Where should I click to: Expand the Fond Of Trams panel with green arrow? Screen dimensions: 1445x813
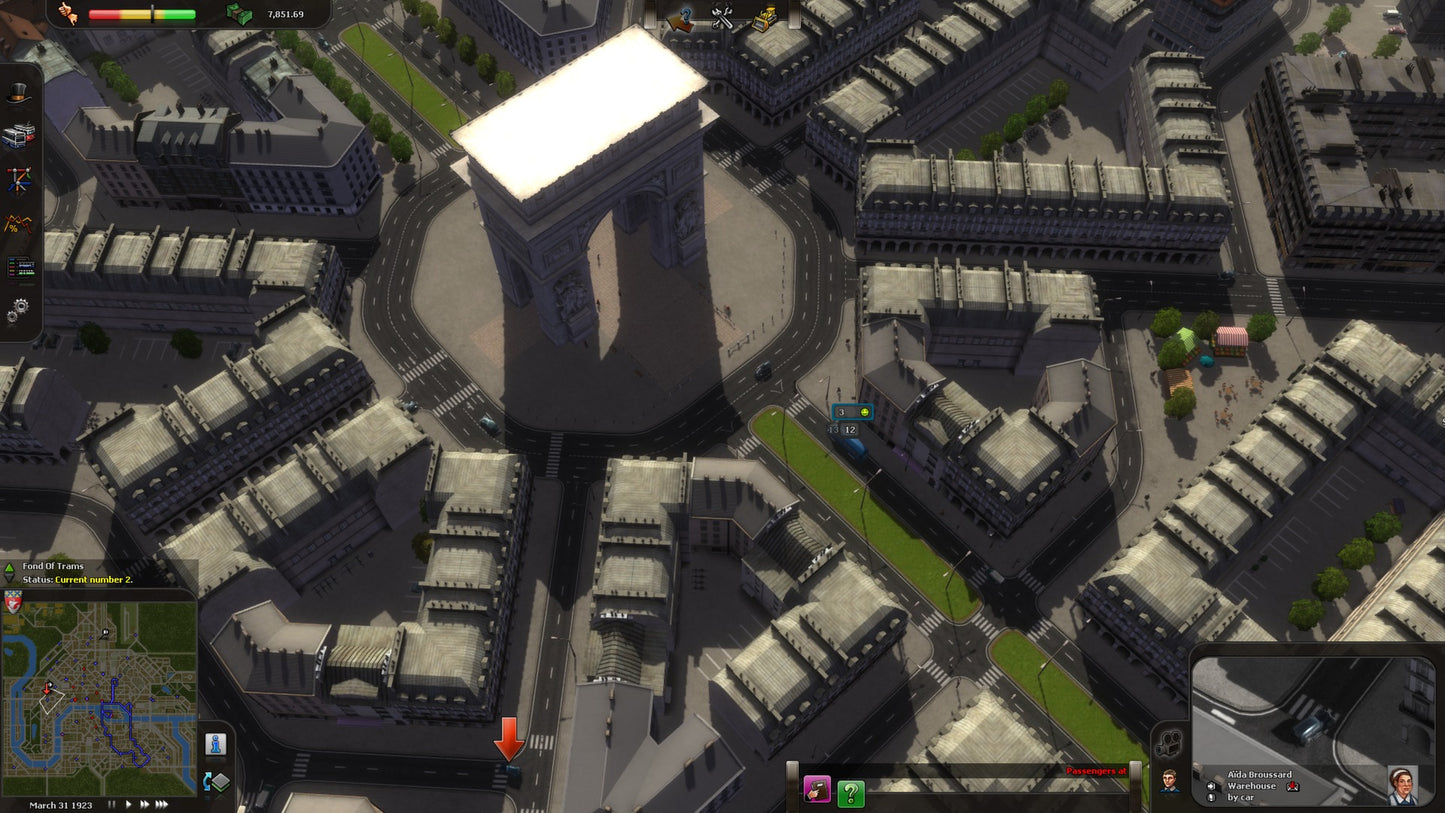click(10, 568)
